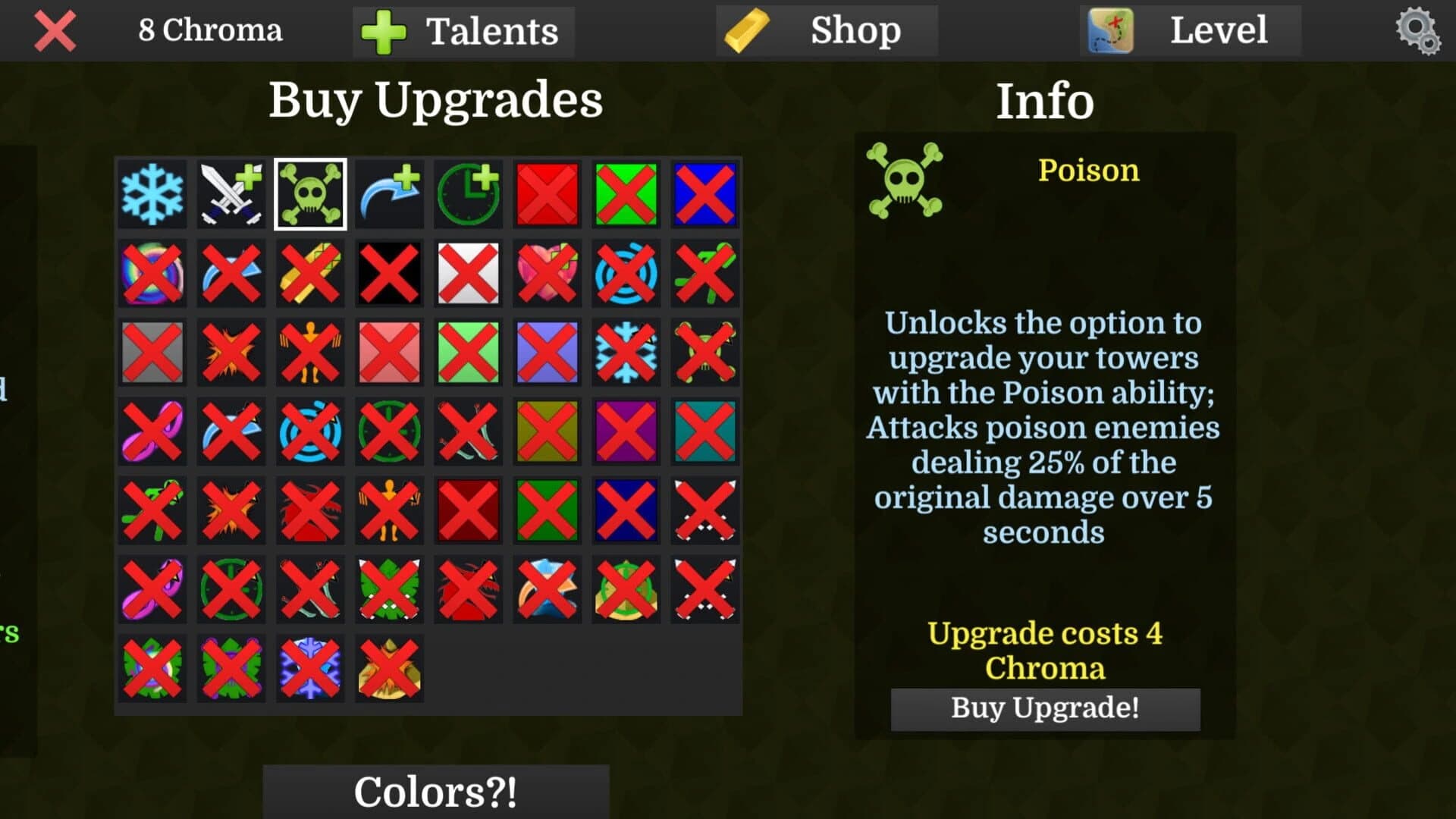The width and height of the screenshot is (1456, 819).
Task: Select the locked rainbow swirl upgrade
Action: coord(152,273)
